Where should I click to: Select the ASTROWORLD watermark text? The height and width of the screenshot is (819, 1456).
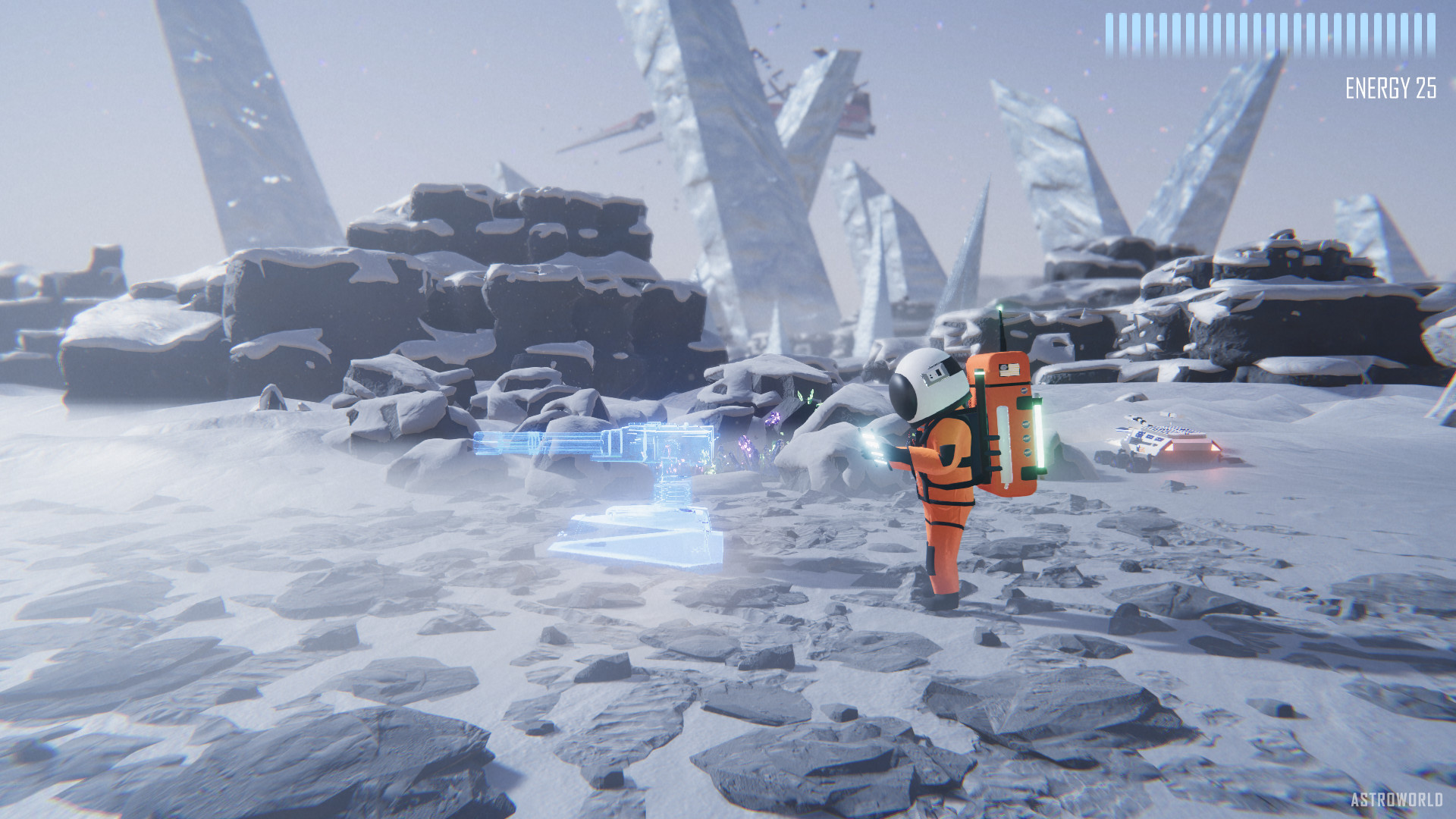[x=1399, y=799]
